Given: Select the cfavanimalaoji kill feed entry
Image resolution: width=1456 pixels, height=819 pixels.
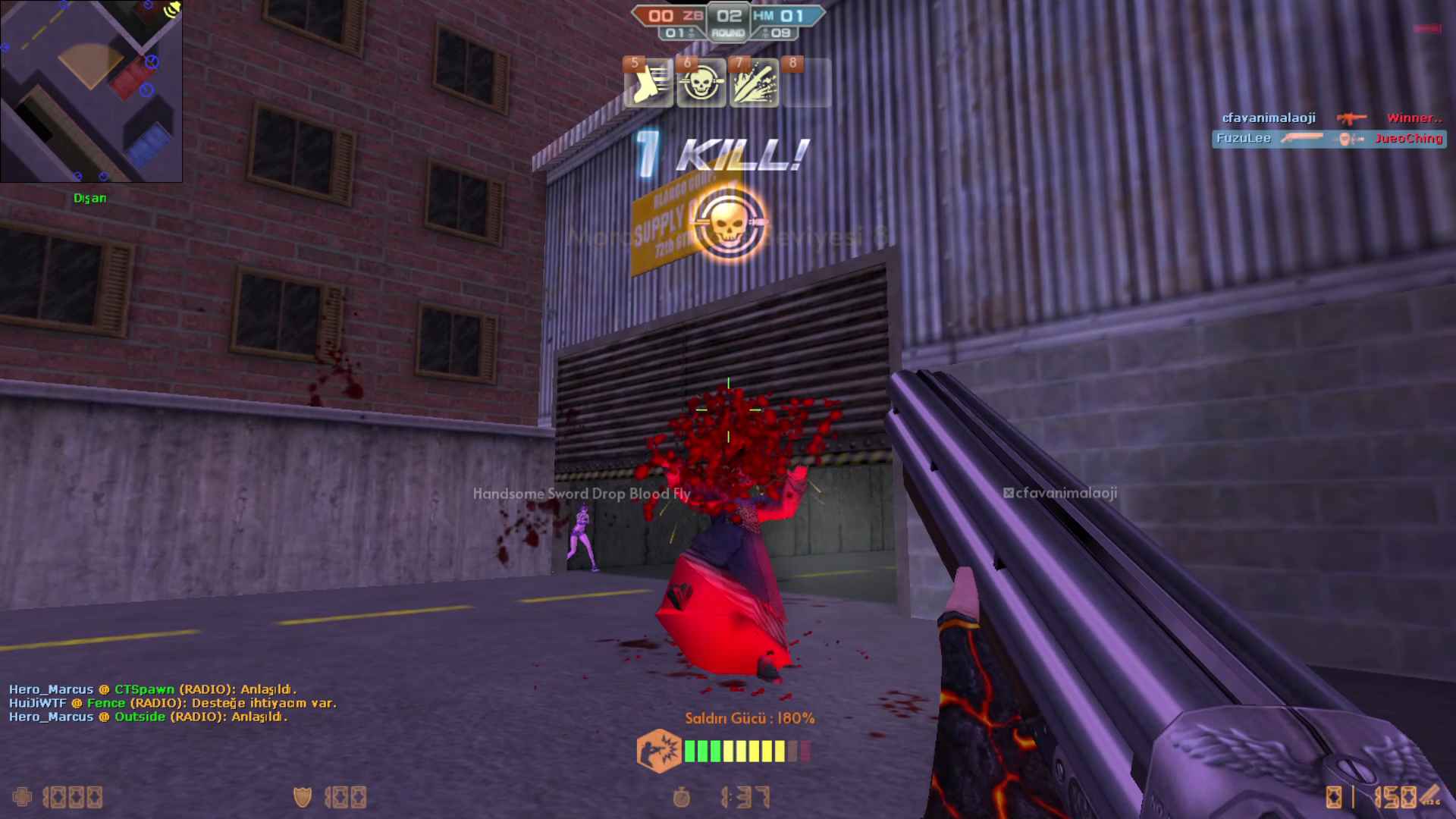Looking at the screenshot, I should click(x=1331, y=118).
